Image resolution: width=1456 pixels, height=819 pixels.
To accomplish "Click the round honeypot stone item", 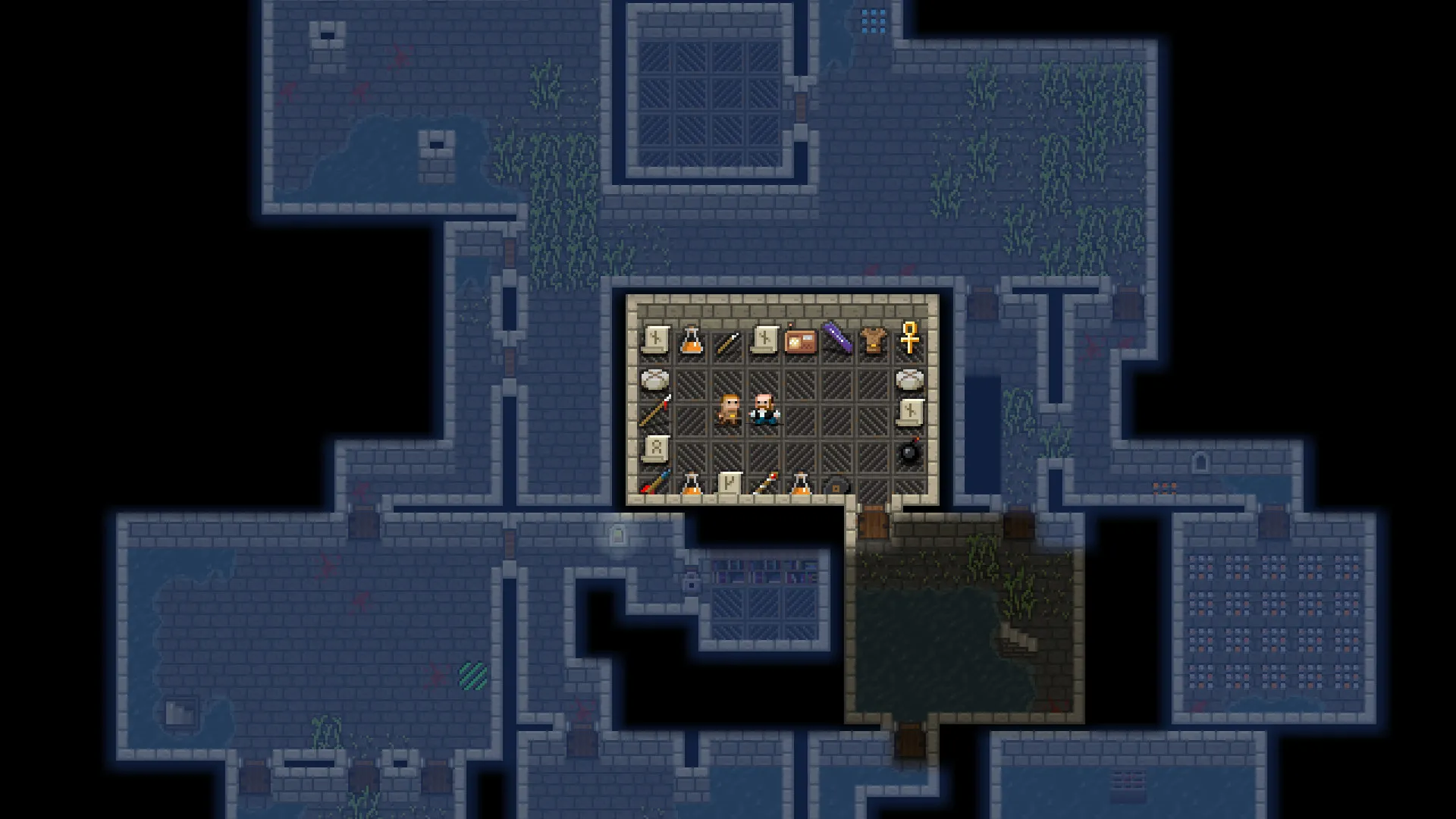I will 654,380.
